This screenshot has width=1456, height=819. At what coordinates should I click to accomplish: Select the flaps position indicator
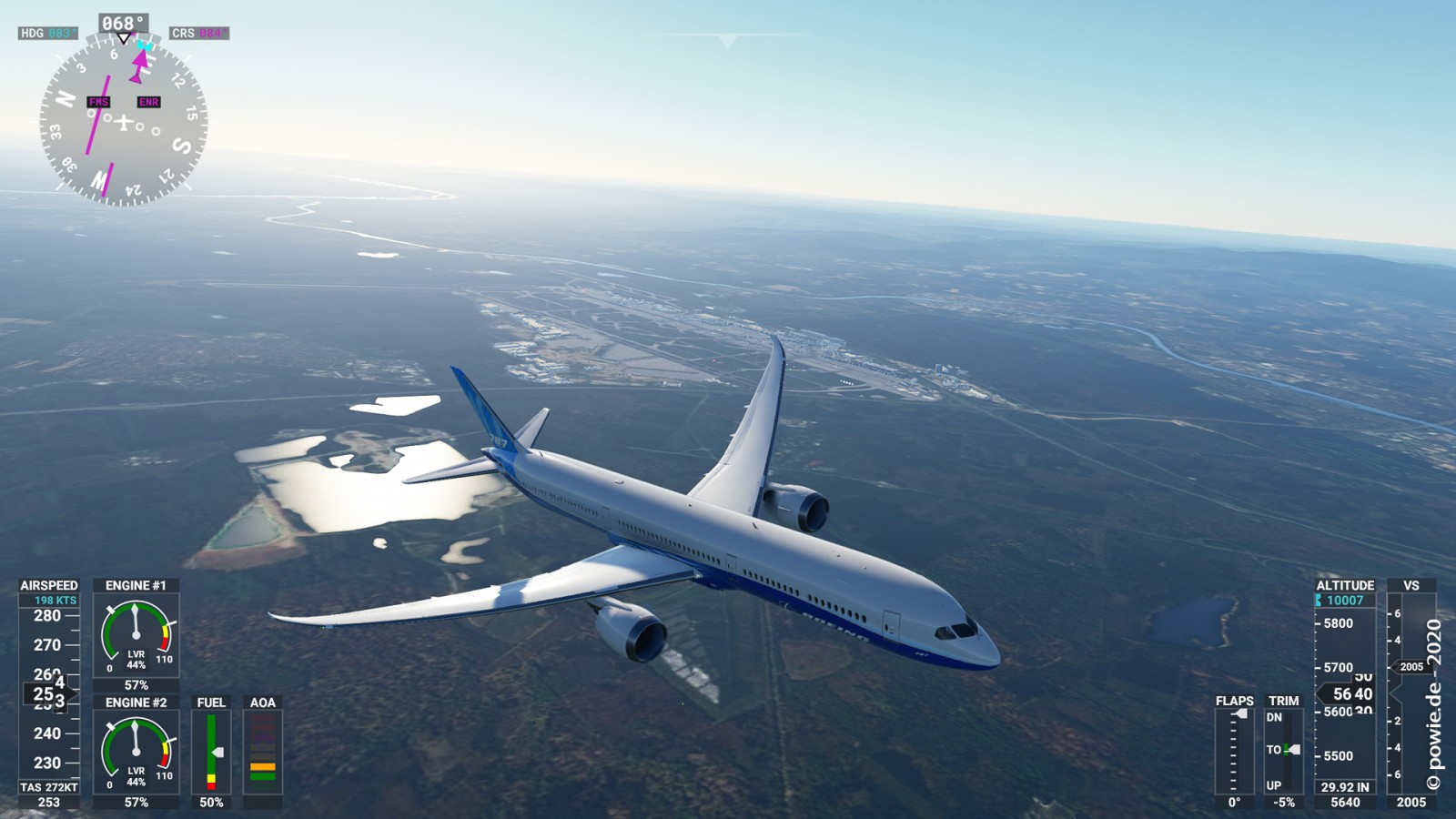[1234, 752]
